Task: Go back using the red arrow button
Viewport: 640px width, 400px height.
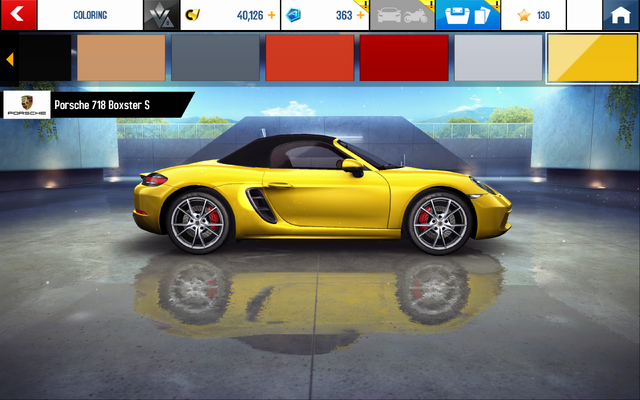Action: [19, 15]
